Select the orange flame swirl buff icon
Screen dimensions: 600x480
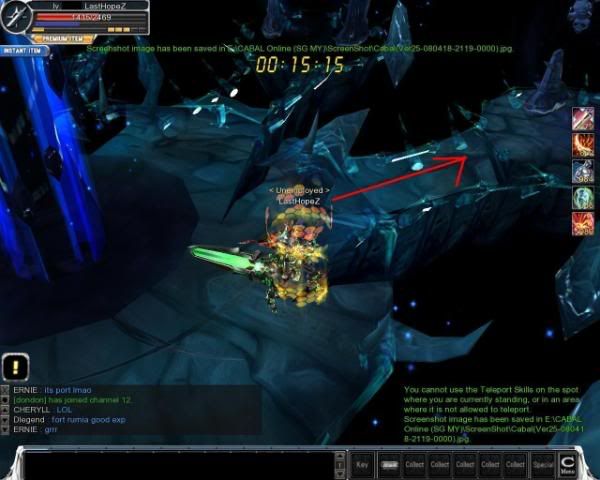point(583,146)
